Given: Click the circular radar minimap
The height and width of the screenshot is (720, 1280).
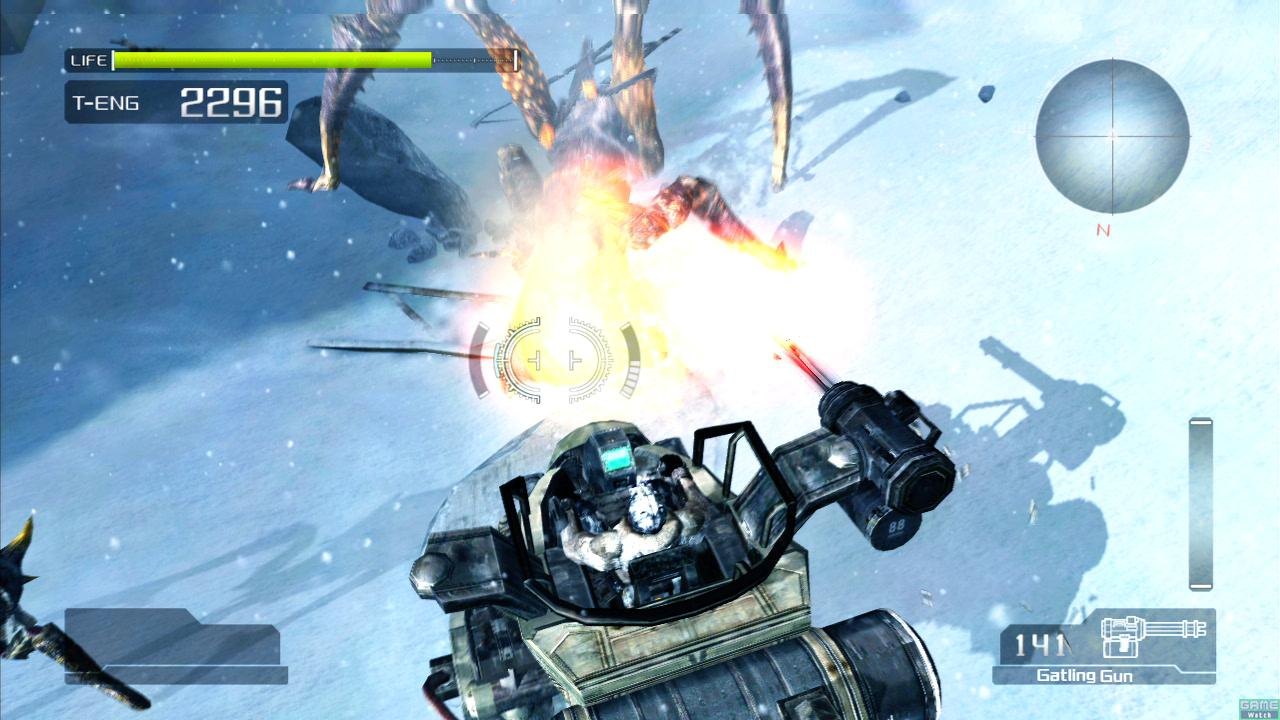Looking at the screenshot, I should 1112,136.
